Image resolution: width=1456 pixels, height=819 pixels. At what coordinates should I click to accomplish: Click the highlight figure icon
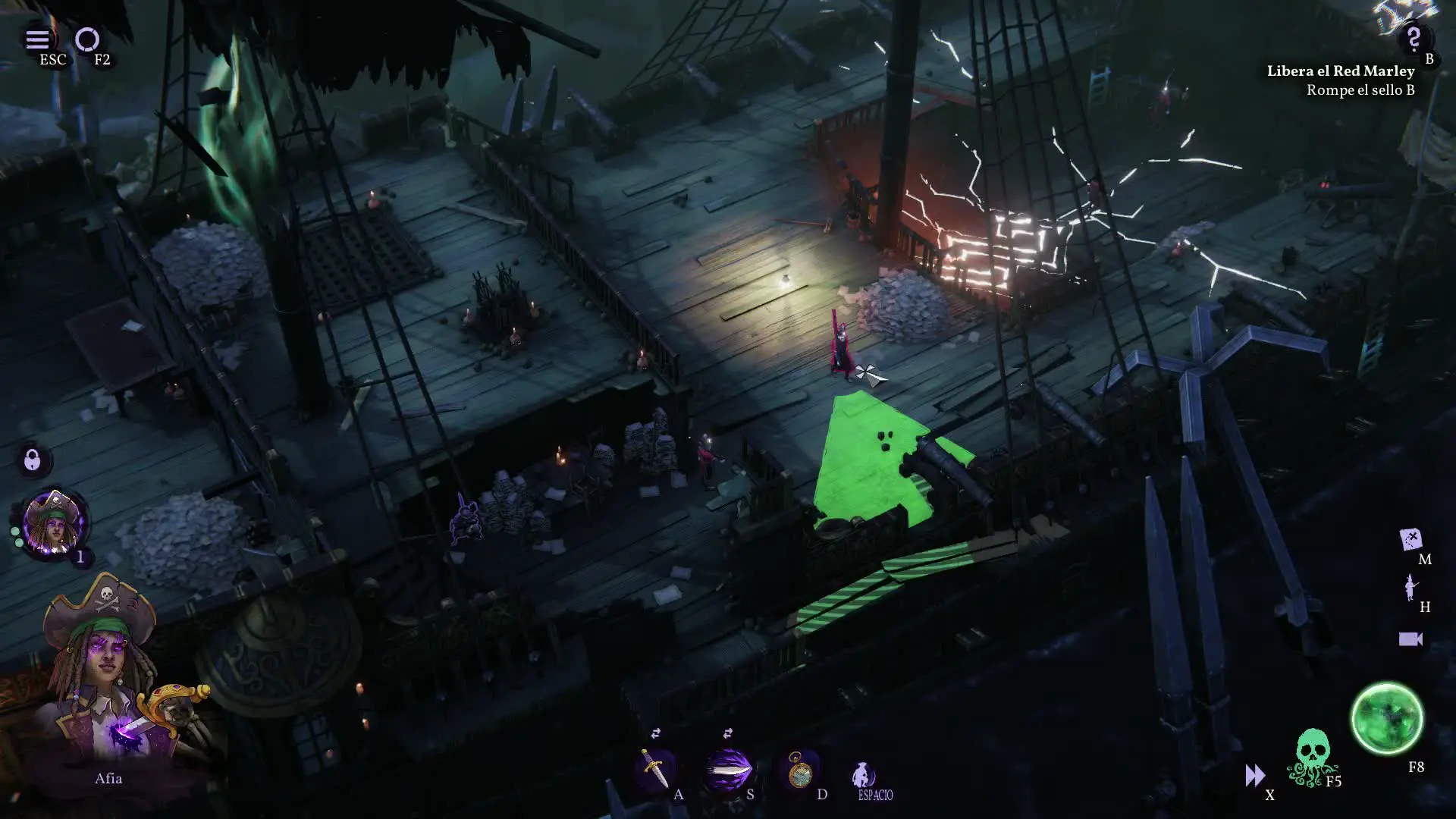click(1410, 587)
